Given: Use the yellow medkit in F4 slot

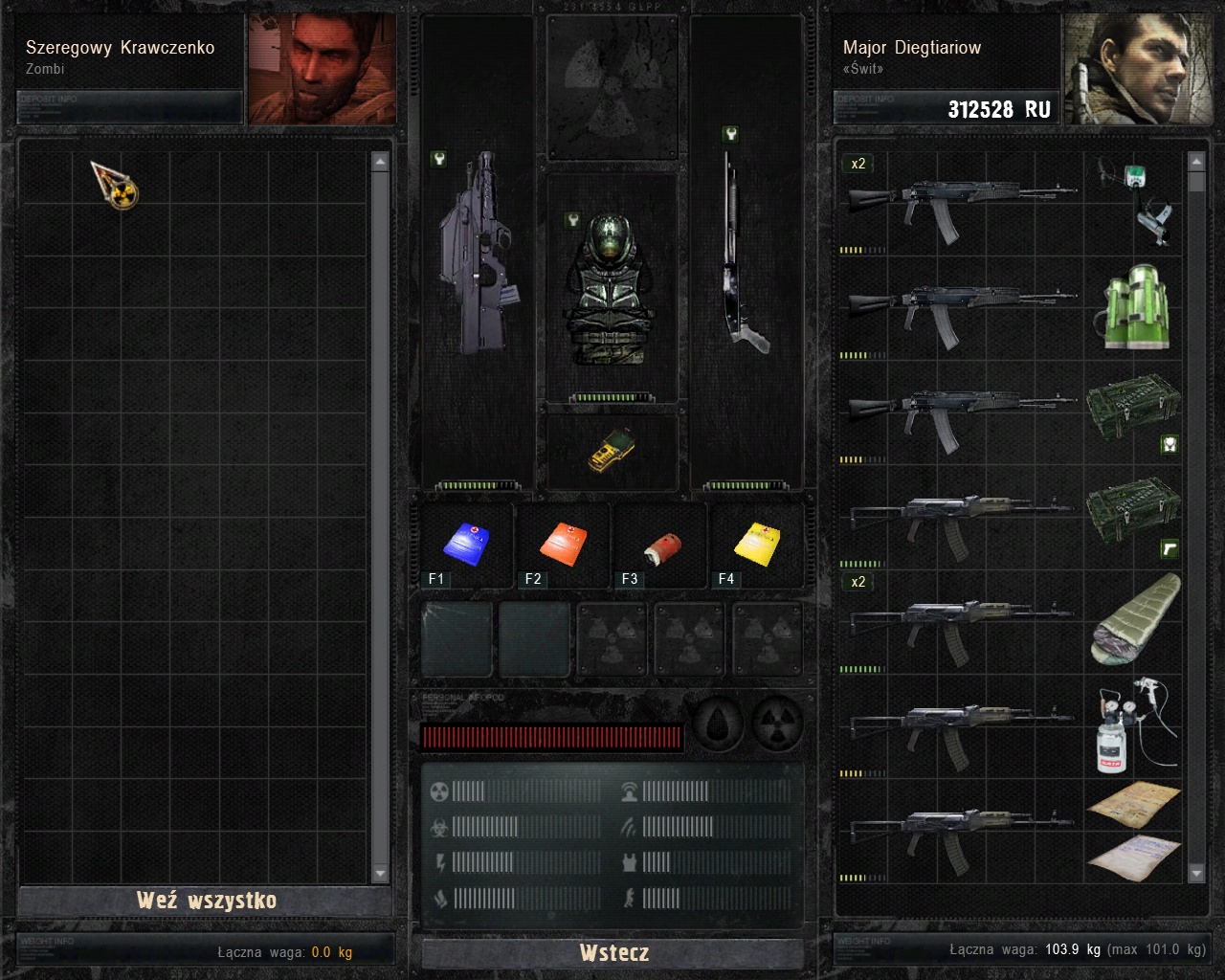Looking at the screenshot, I should 758,544.
